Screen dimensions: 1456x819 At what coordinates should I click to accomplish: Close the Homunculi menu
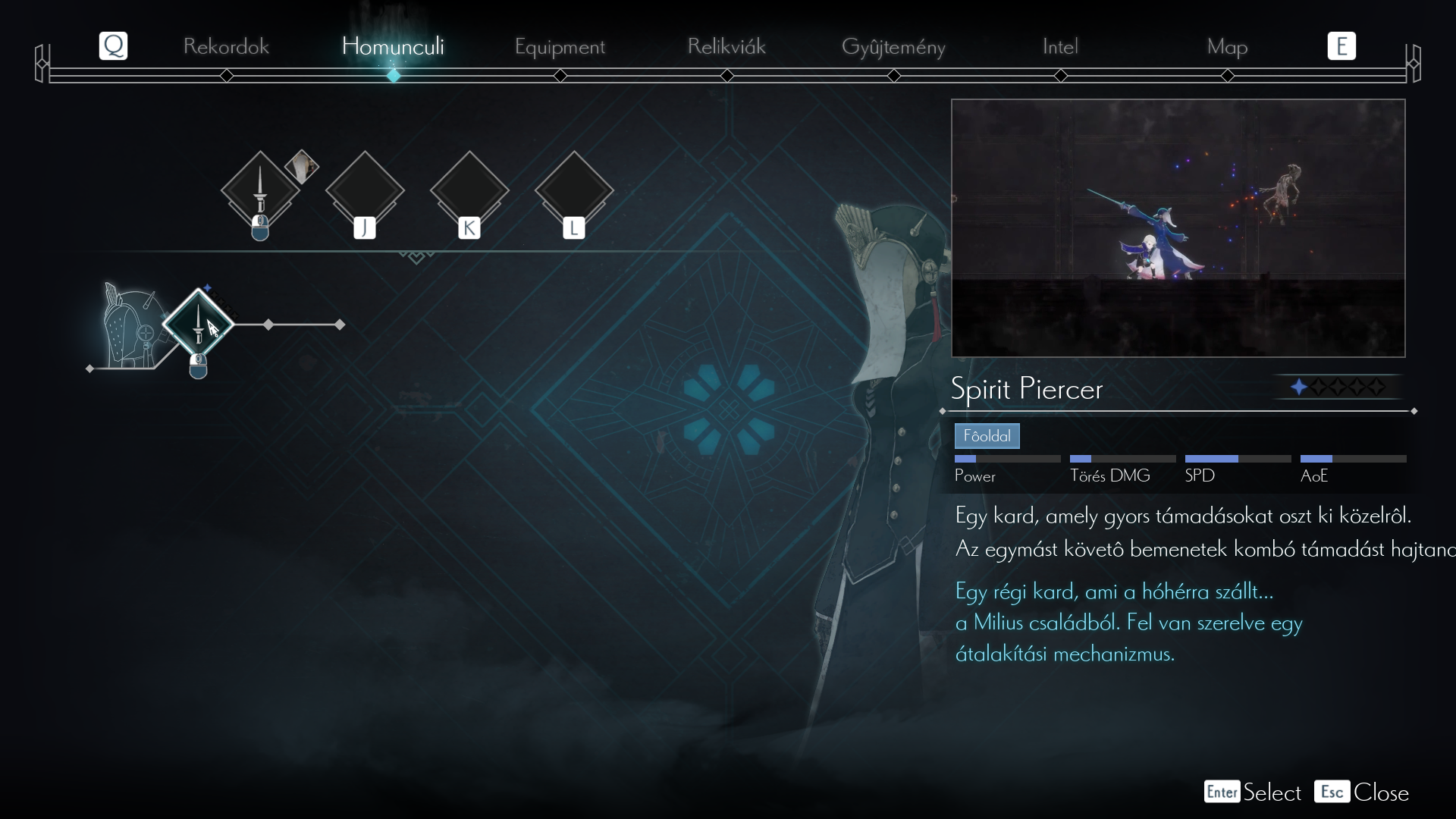[x=1362, y=792]
